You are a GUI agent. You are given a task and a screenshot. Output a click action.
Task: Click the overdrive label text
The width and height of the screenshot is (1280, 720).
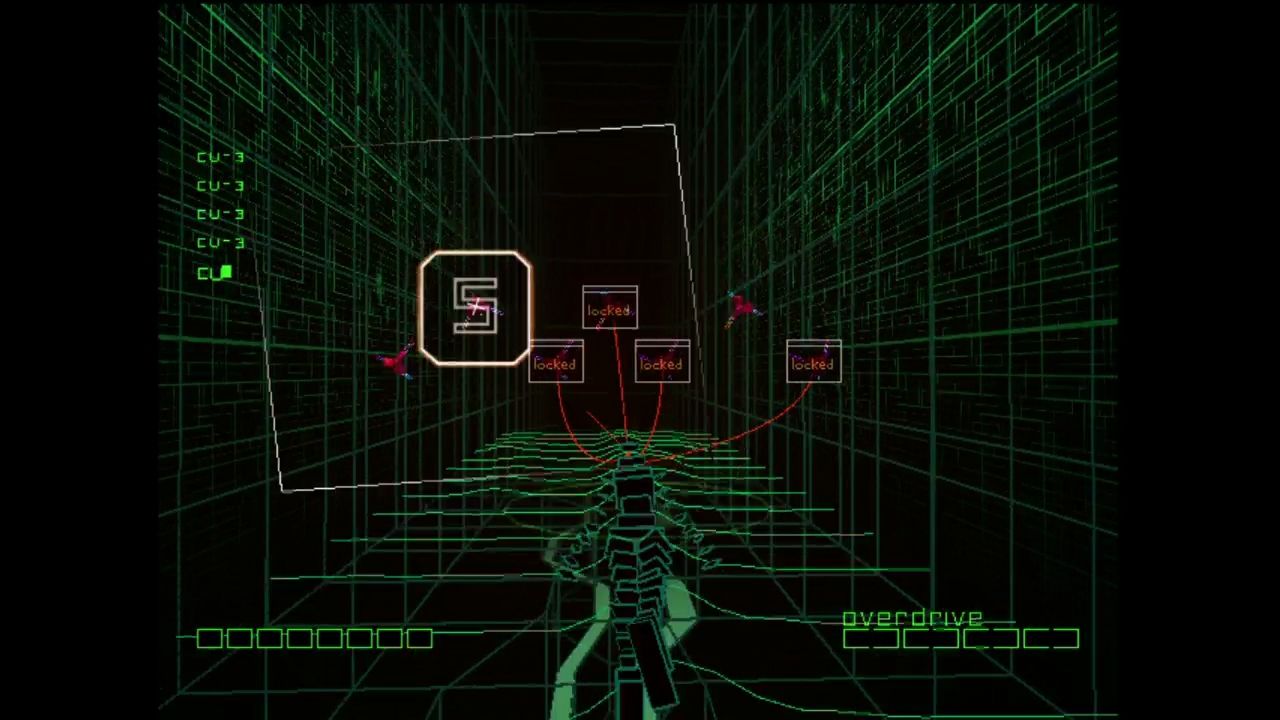[x=913, y=617]
